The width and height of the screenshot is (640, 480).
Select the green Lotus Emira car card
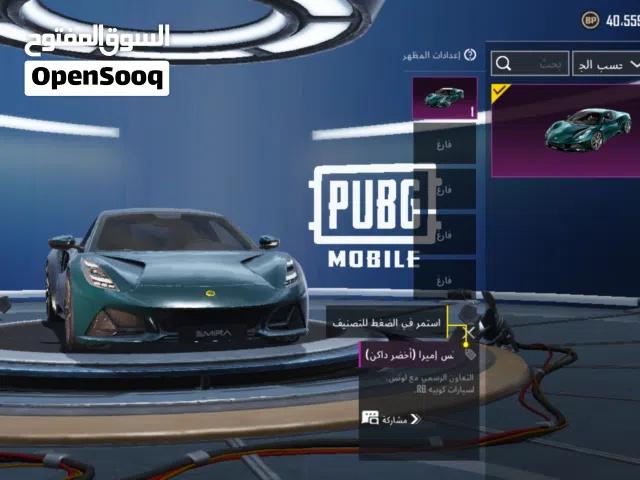[x=566, y=130]
